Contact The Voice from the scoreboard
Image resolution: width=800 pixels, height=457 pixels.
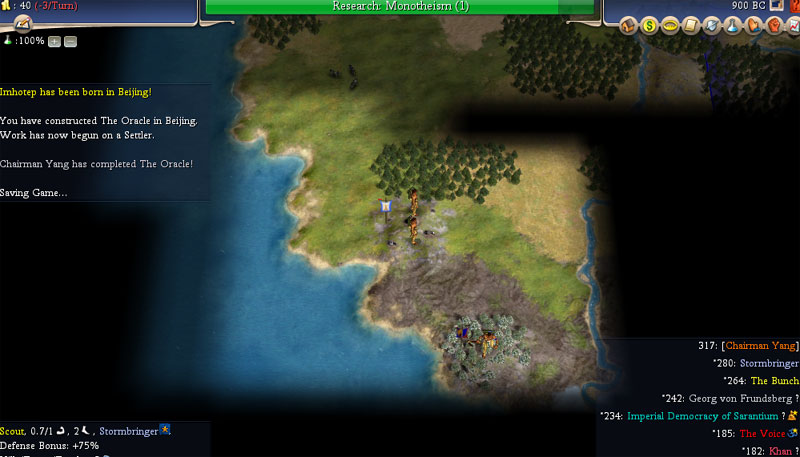tap(761, 433)
